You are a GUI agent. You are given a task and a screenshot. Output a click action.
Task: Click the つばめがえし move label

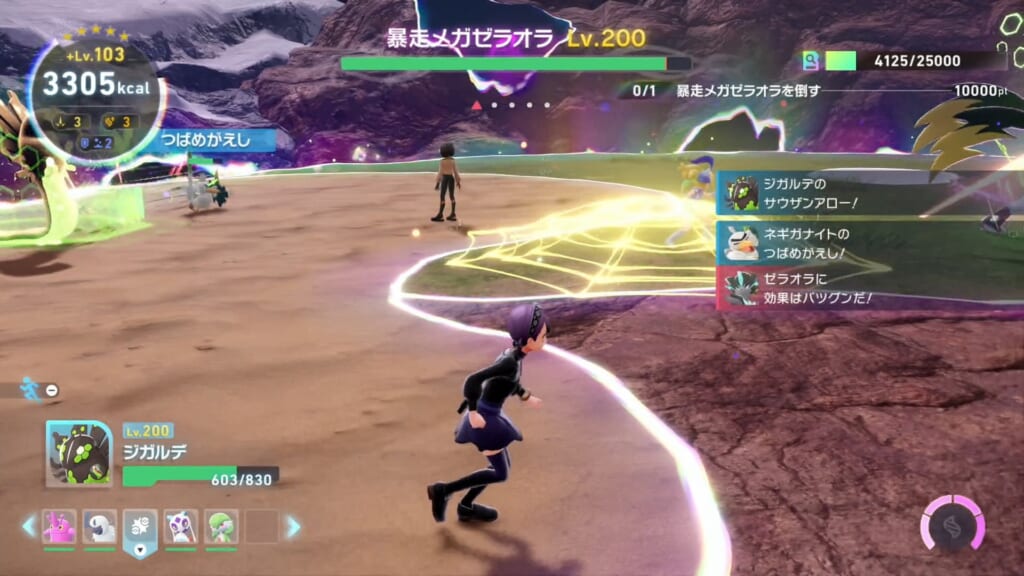(217, 140)
